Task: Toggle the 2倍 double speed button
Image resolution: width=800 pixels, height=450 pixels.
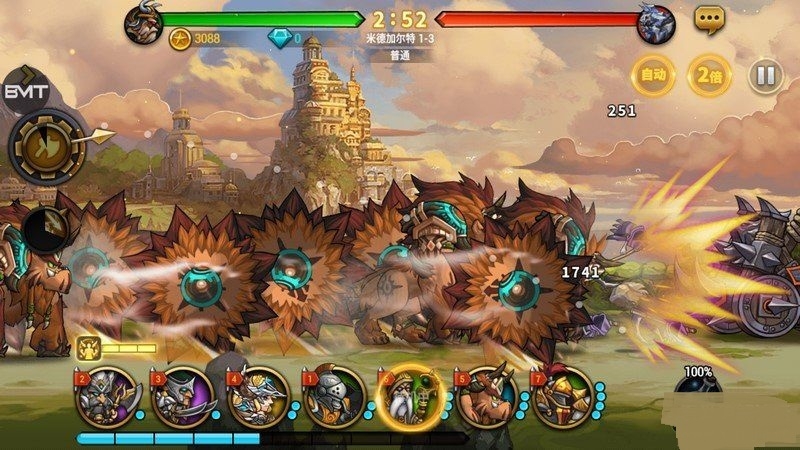Action: click(710, 75)
